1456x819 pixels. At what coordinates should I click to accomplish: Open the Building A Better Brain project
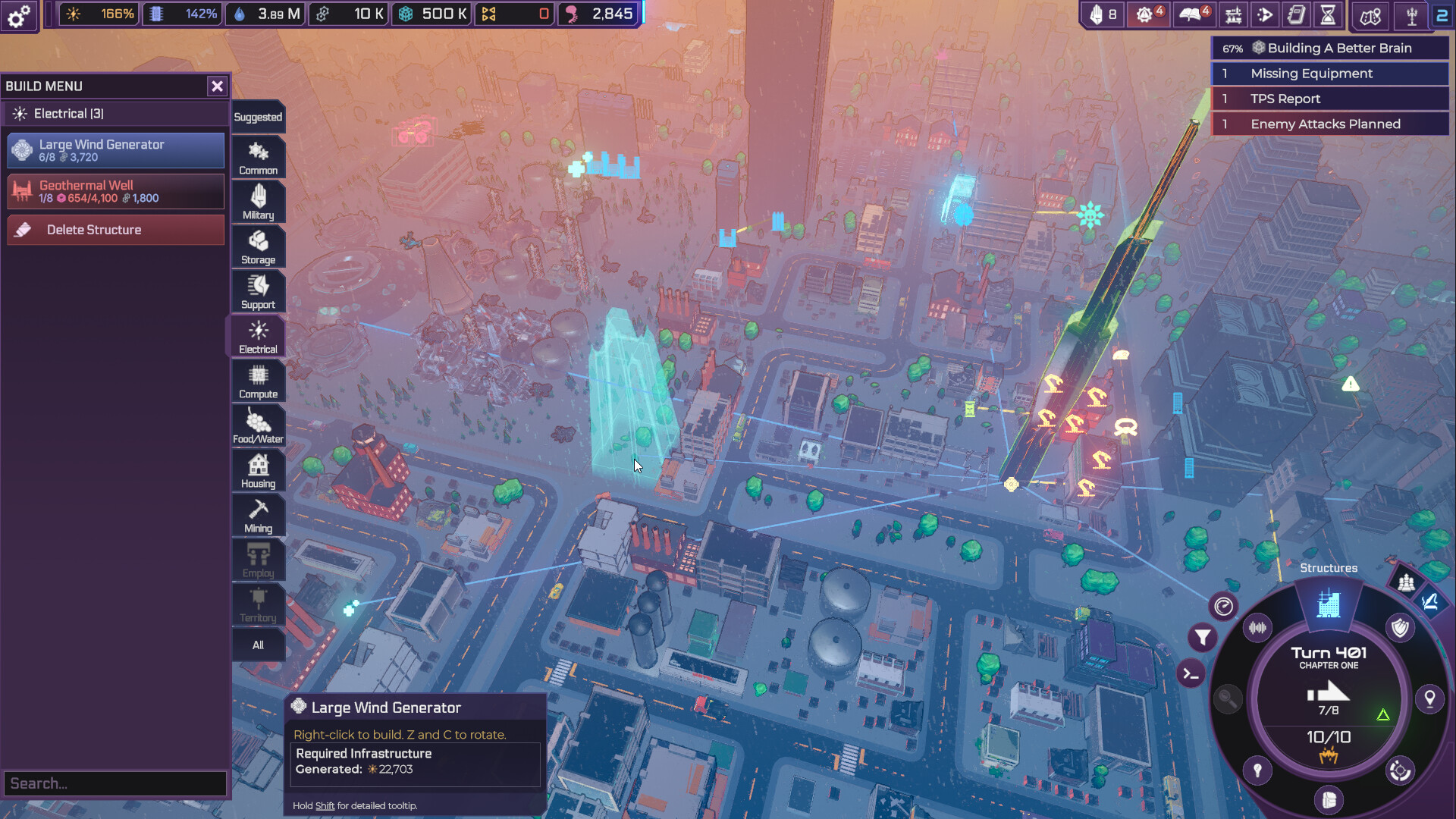coord(1330,48)
